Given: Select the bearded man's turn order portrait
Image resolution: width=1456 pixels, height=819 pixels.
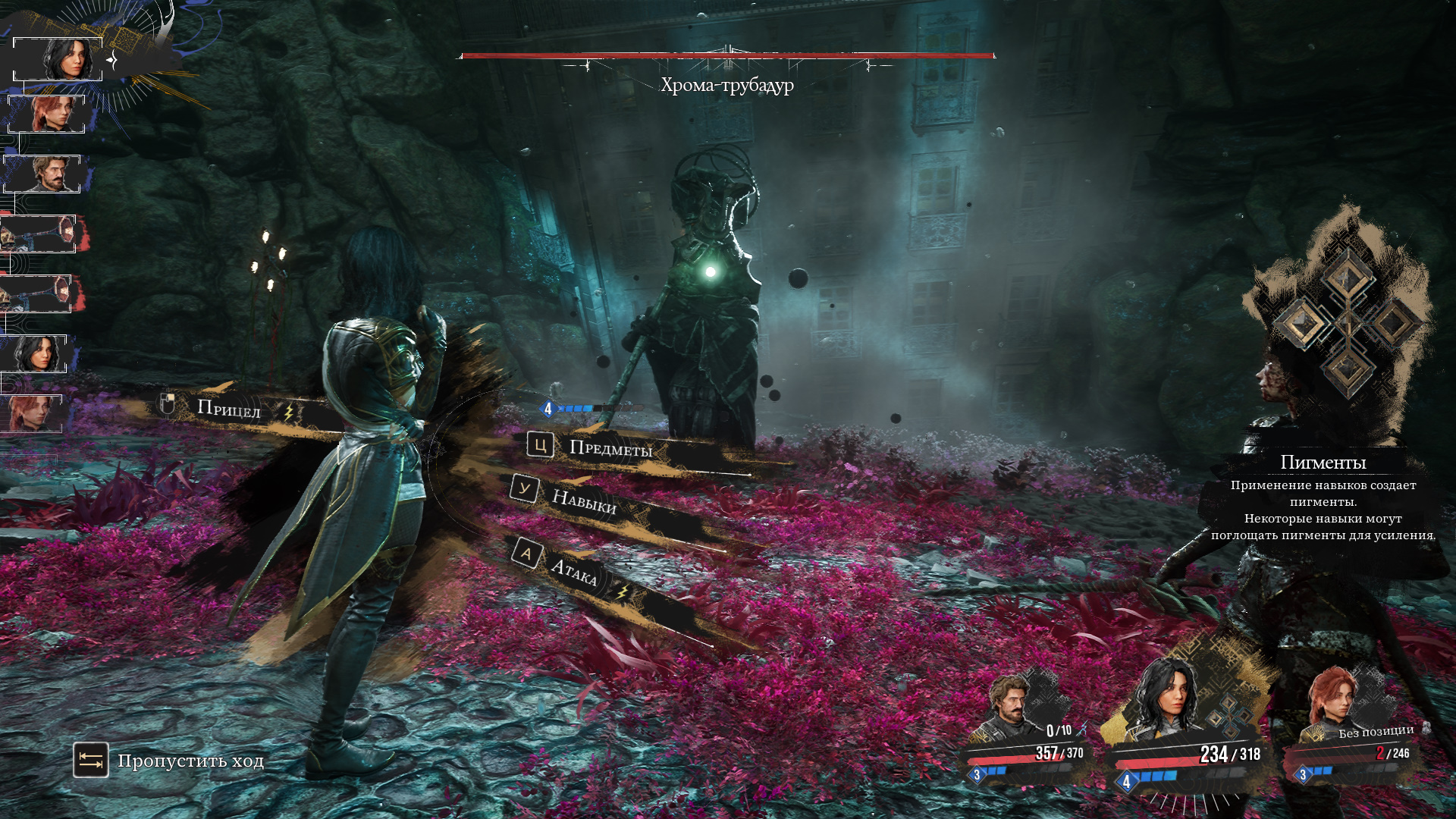Looking at the screenshot, I should tap(45, 174).
